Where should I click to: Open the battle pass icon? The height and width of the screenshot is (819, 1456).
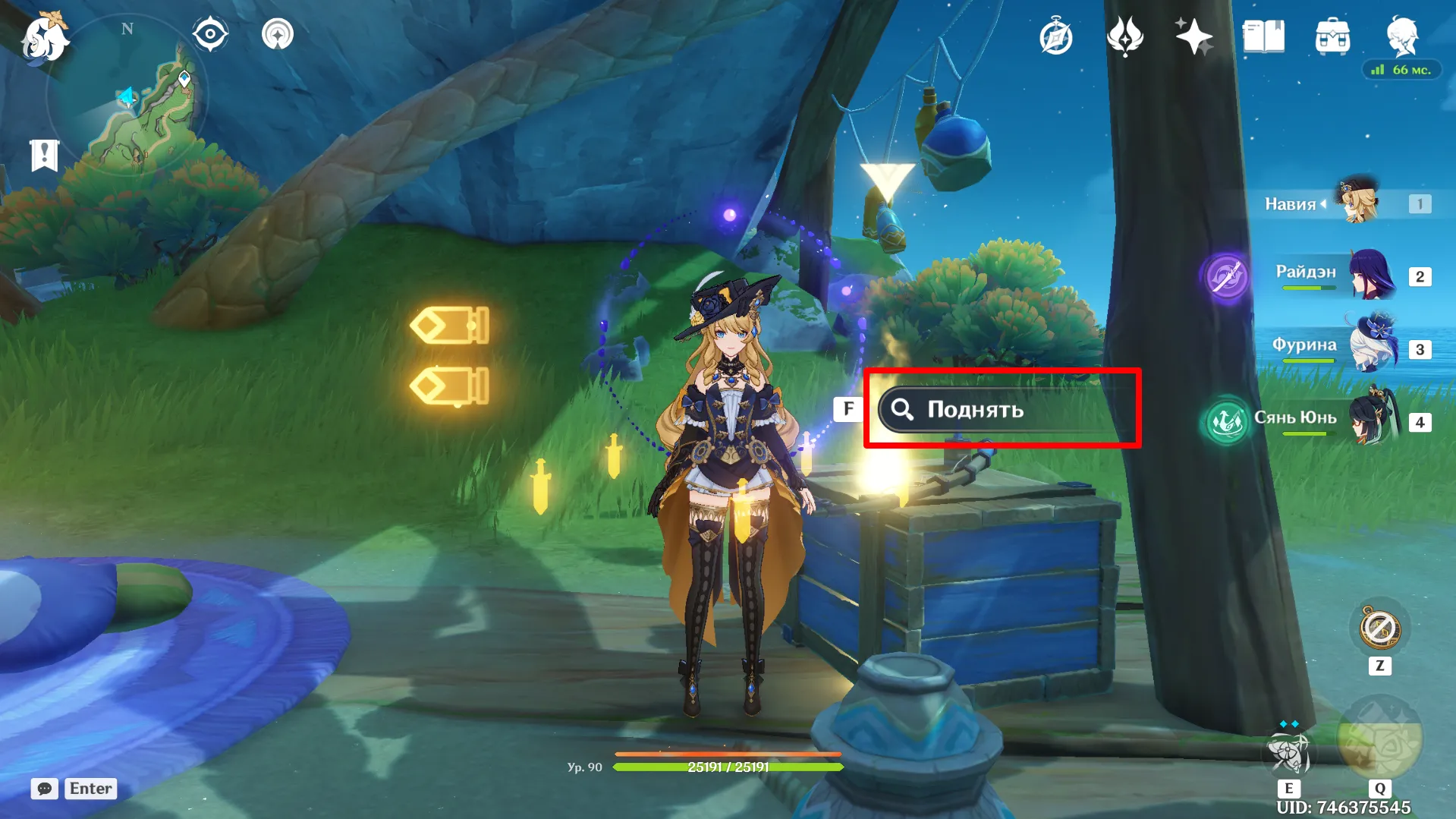coord(1125,36)
